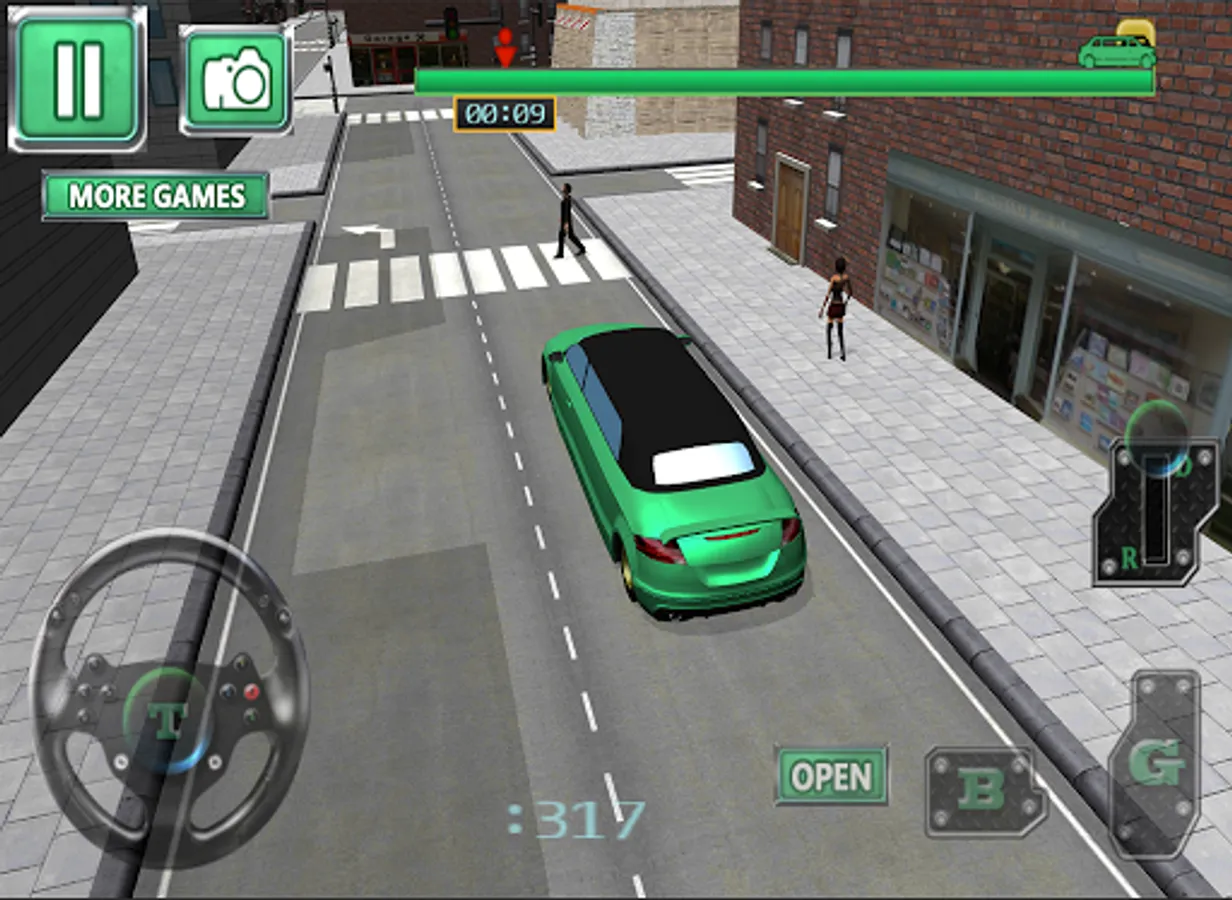
Task: Open the More Games link
Action: [156, 196]
